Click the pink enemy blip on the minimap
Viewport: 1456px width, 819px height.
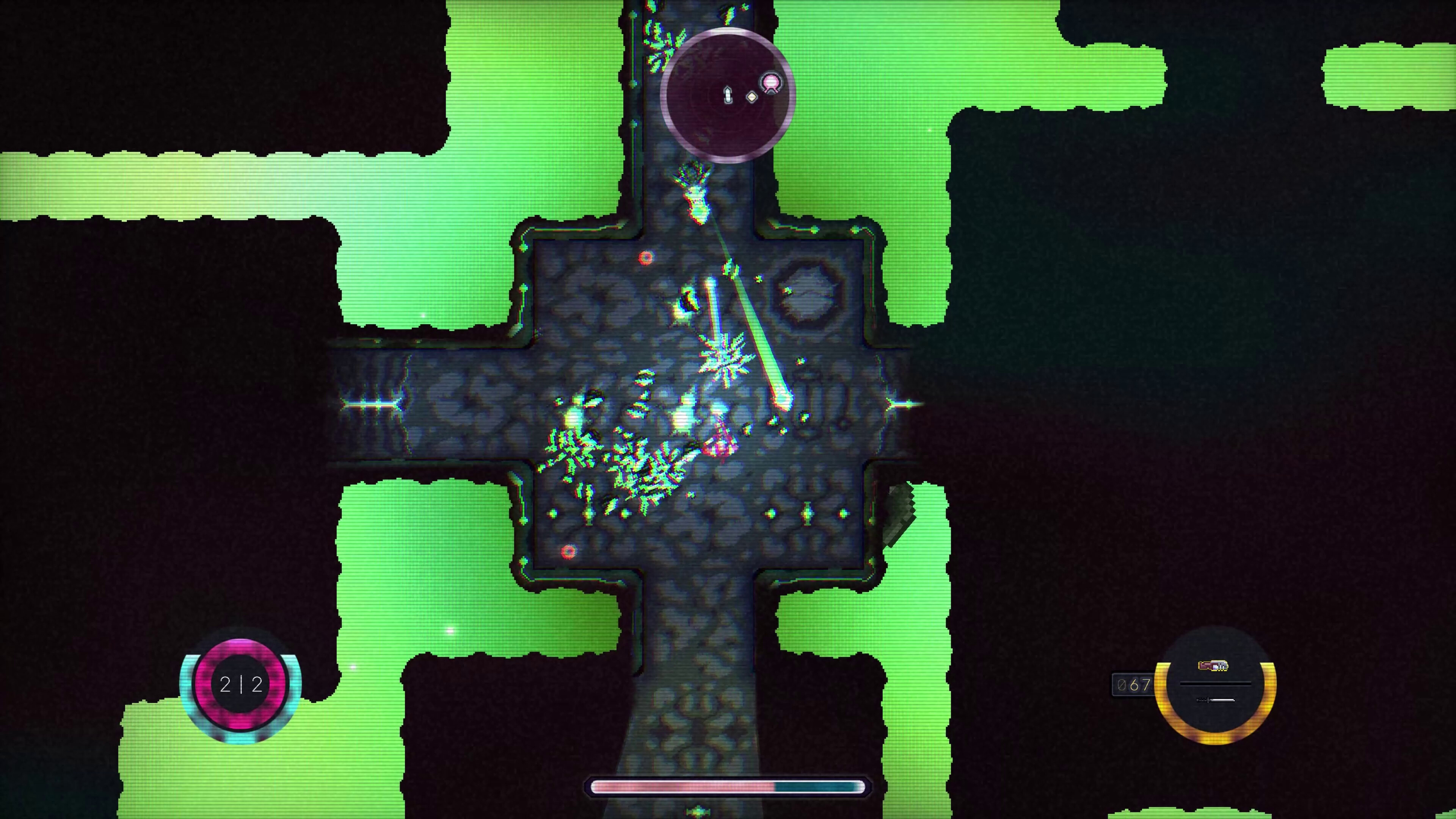point(771,83)
